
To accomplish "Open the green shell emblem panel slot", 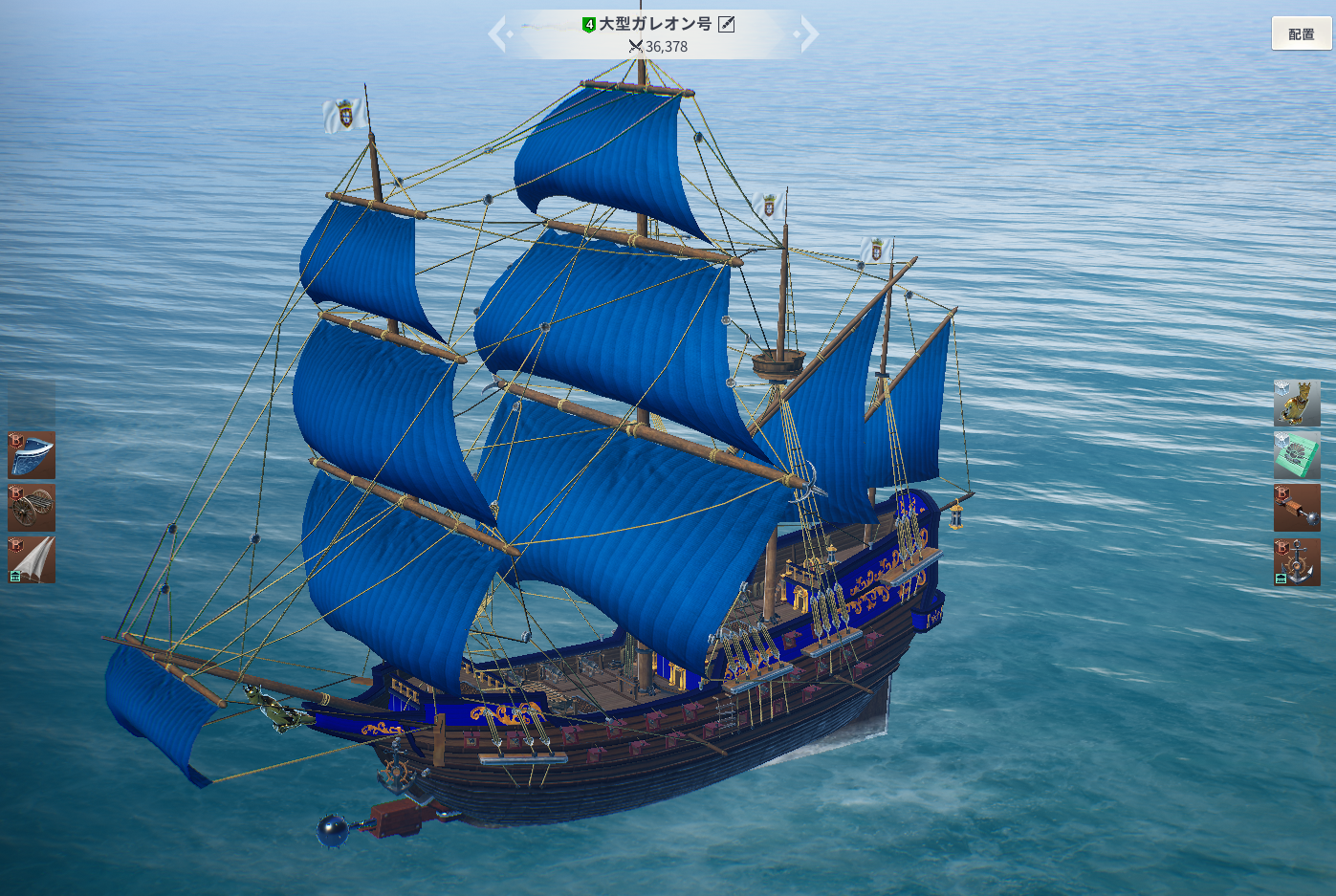I will (x=1296, y=455).
